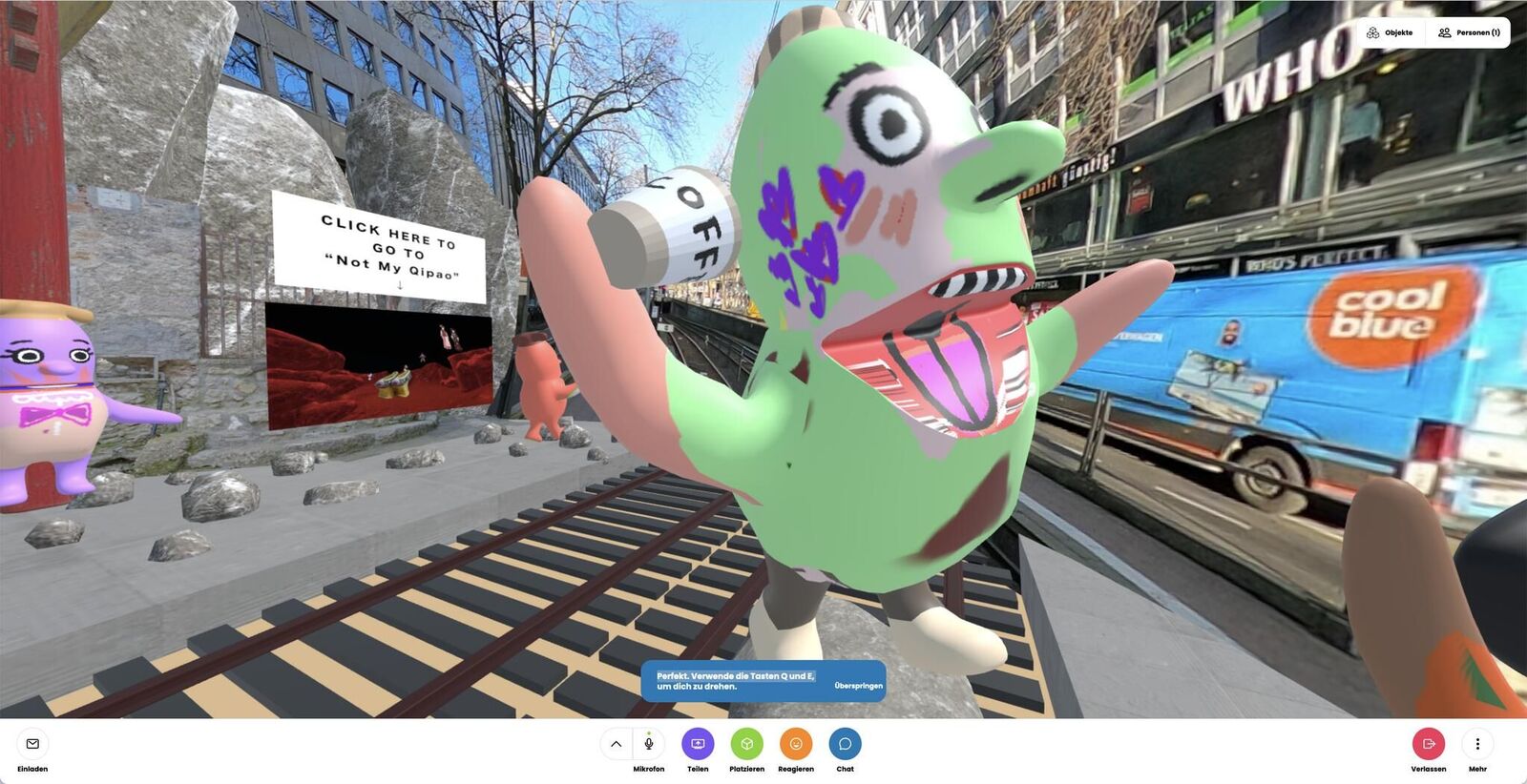Open the Mehr options menu
This screenshot has height=784, width=1527.
tap(1477, 744)
